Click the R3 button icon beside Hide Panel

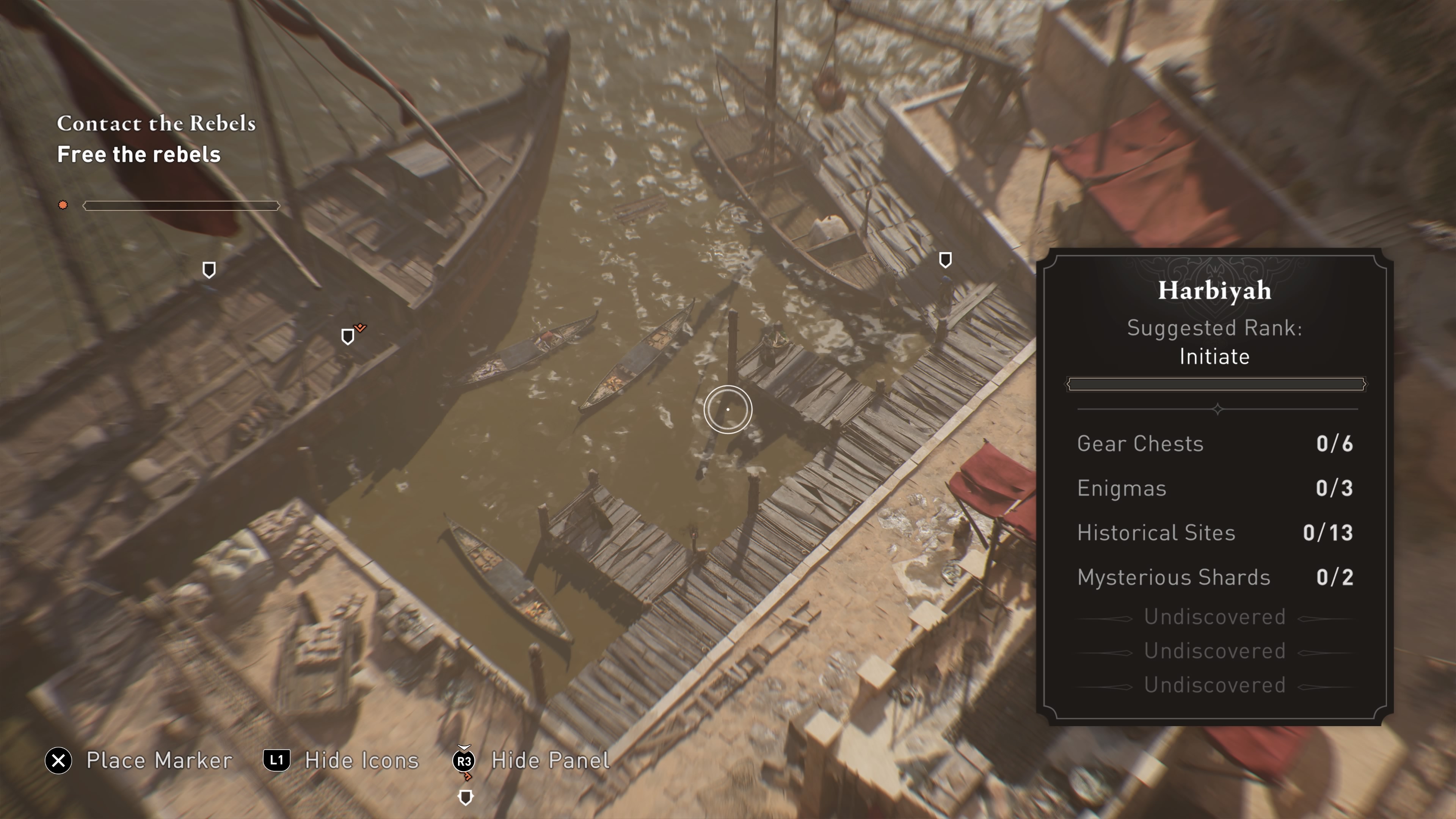tap(464, 760)
